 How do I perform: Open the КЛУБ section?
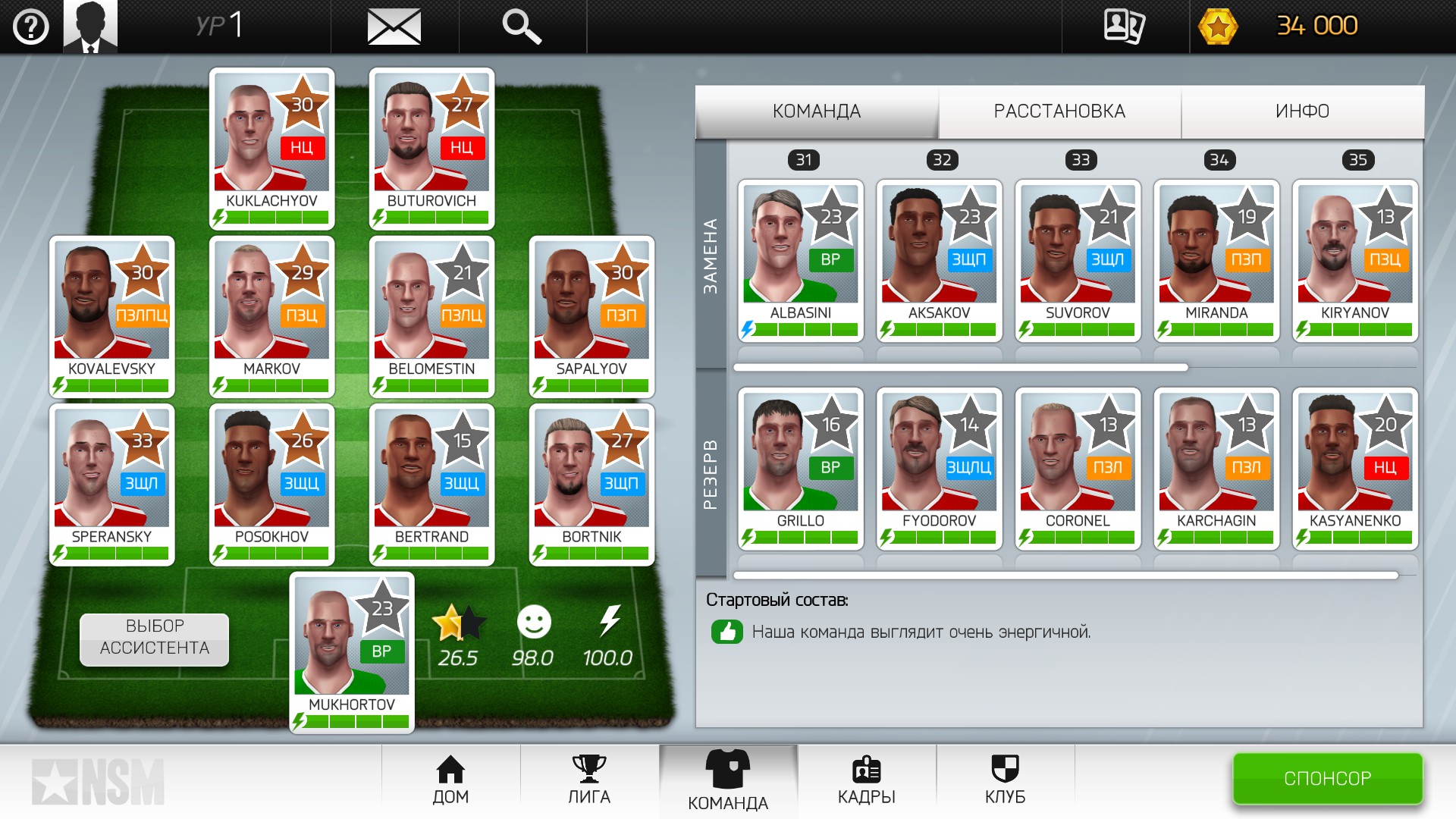click(1005, 781)
